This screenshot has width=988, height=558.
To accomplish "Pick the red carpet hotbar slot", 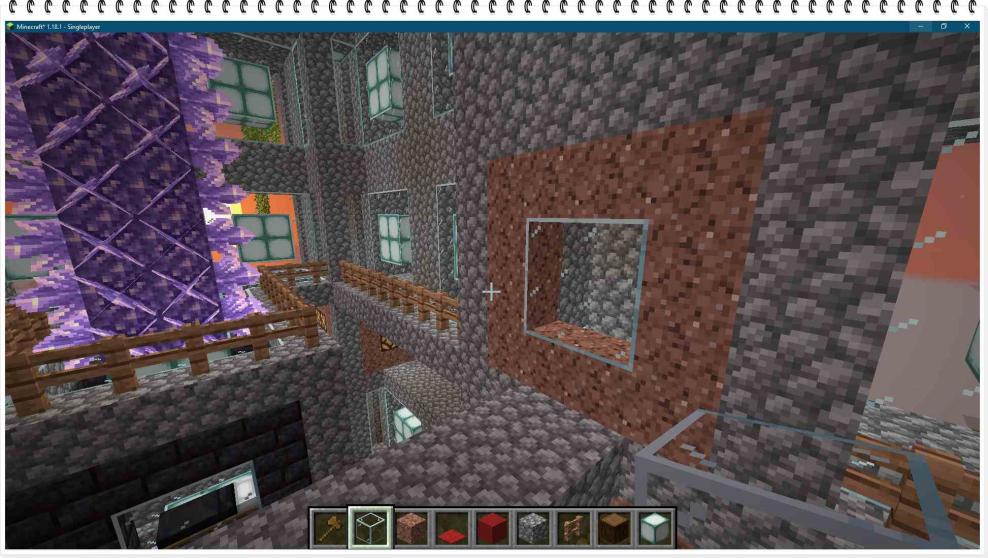I will [x=450, y=527].
